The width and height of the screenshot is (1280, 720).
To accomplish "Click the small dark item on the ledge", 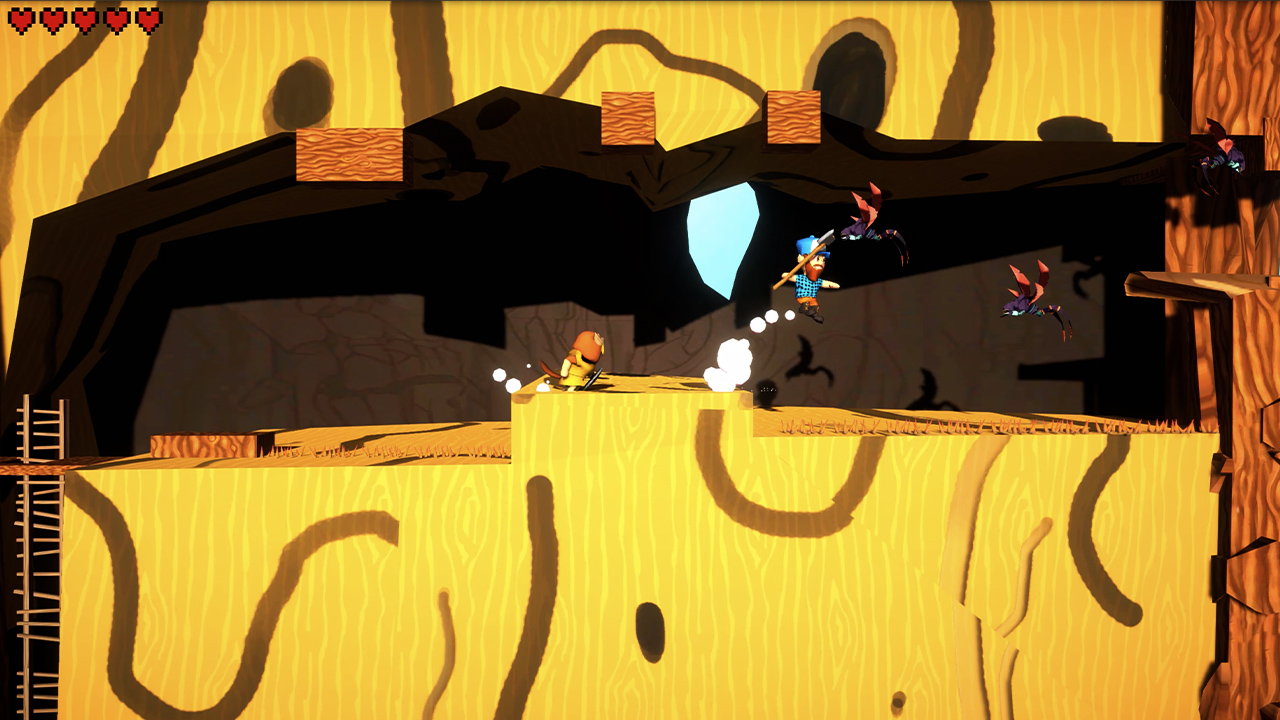I will click(x=766, y=390).
